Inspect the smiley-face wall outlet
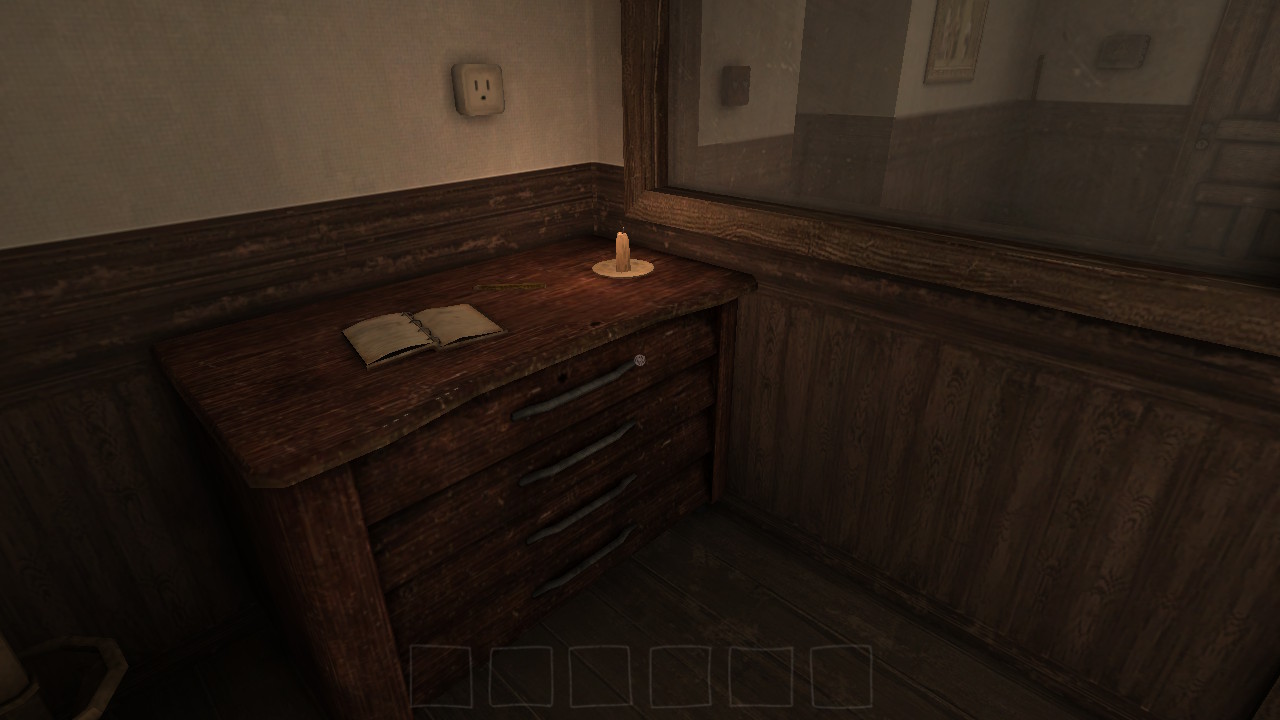Screen dimensions: 1280x720 point(476,90)
